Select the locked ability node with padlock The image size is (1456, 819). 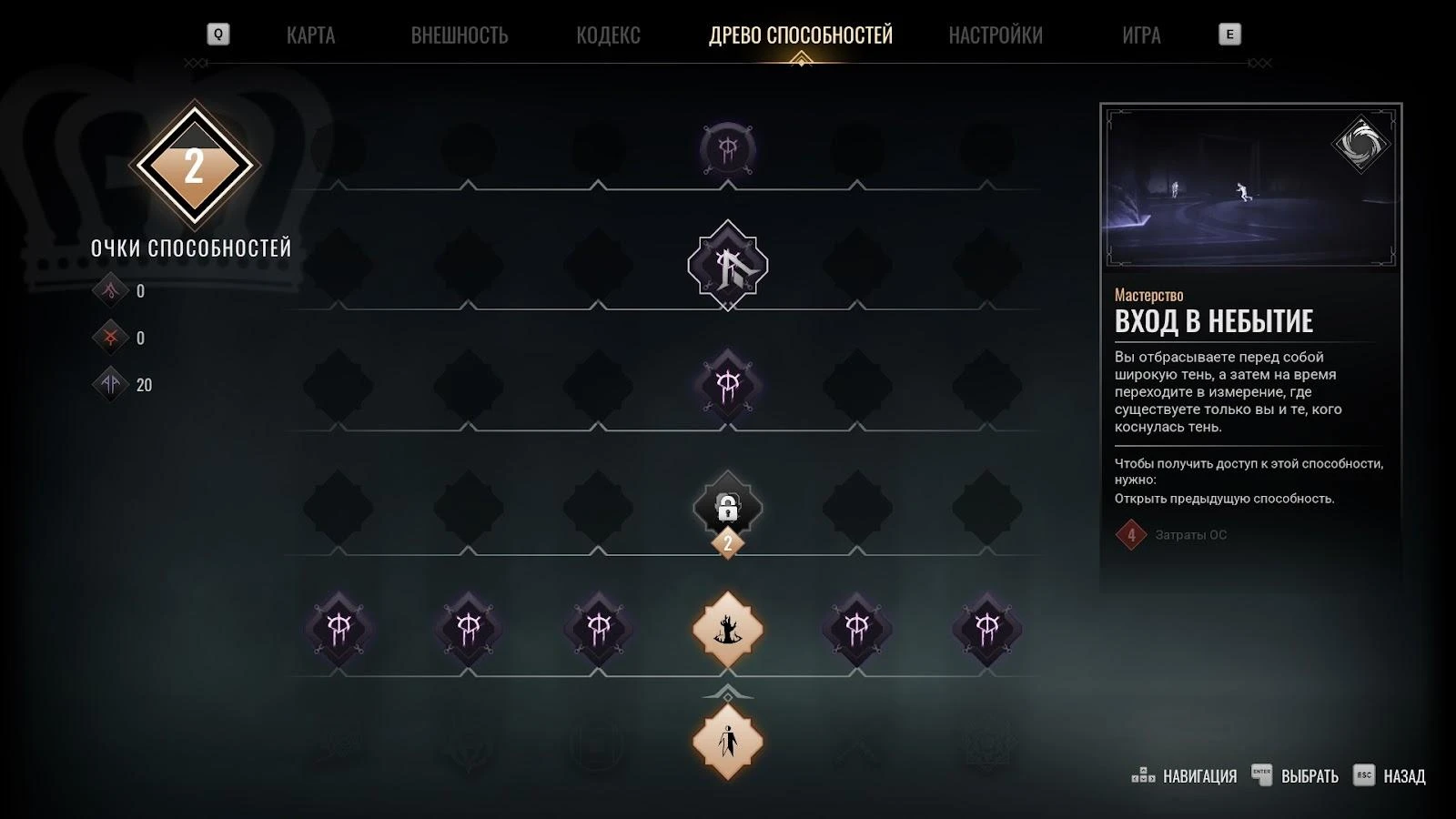click(x=727, y=507)
